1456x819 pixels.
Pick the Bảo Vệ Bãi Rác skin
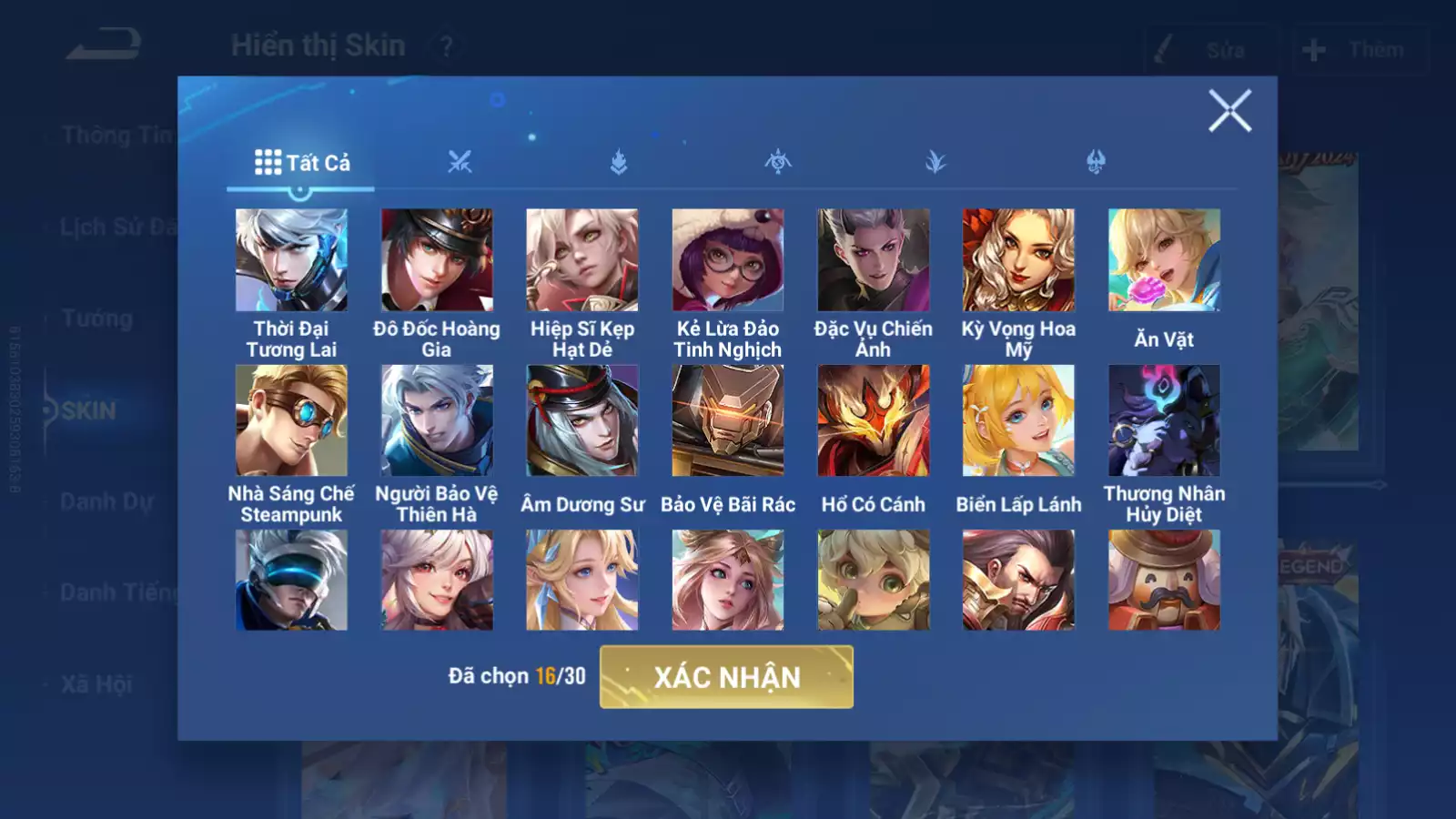728,420
